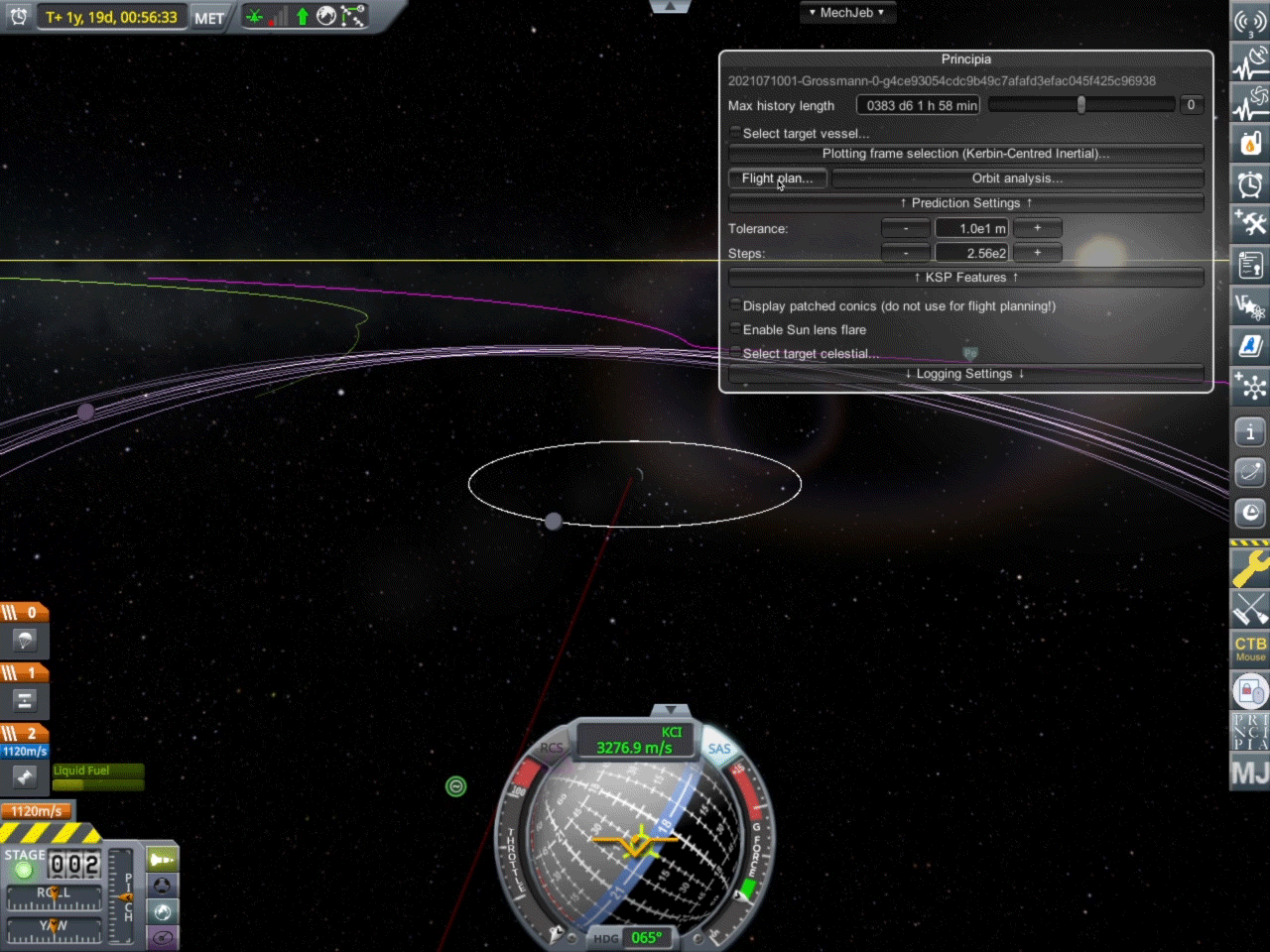Image resolution: width=1270 pixels, height=952 pixels.
Task: Expand the Logging Settings section
Action: tap(965, 374)
